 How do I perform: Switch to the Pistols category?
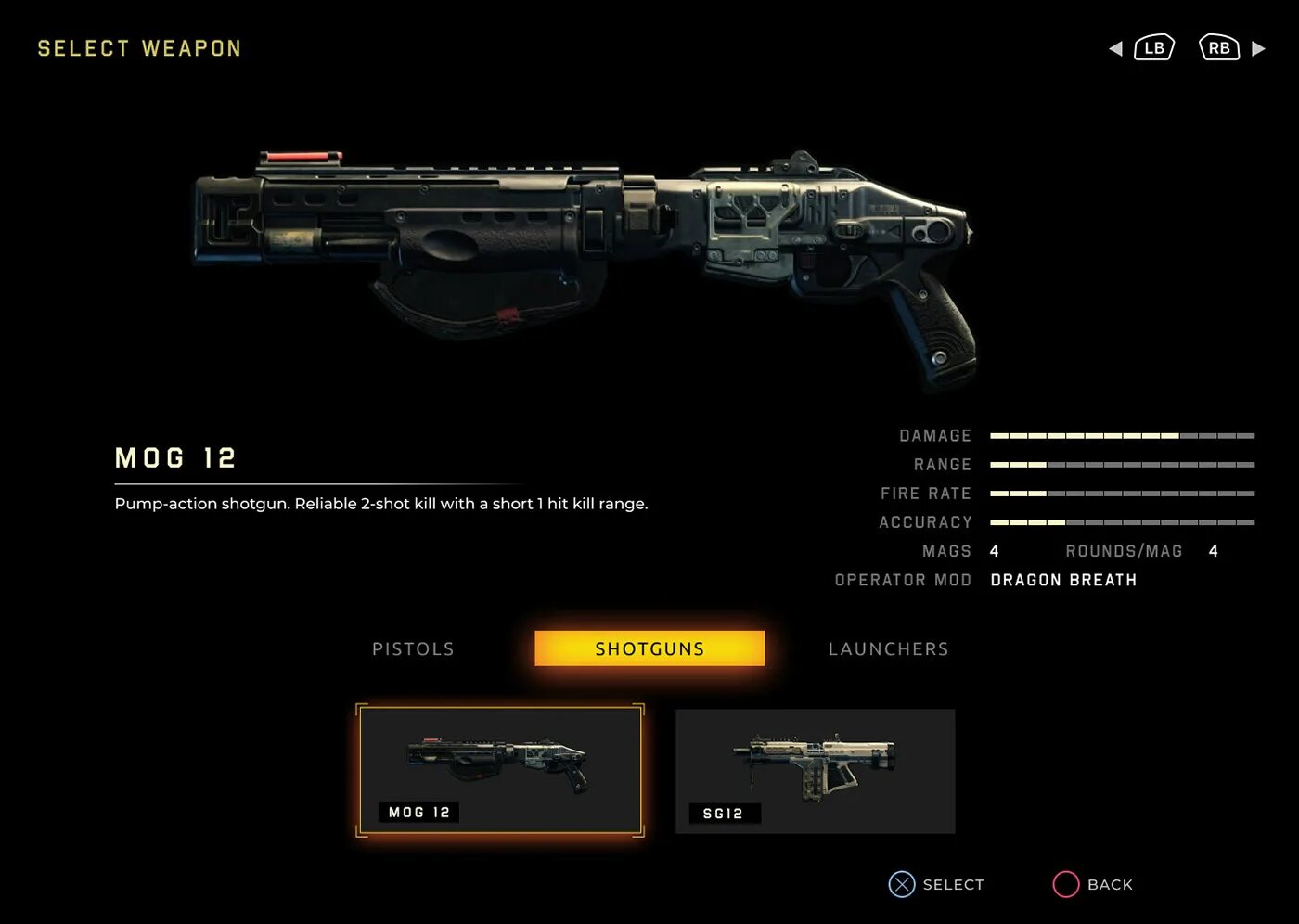pyautogui.click(x=413, y=649)
